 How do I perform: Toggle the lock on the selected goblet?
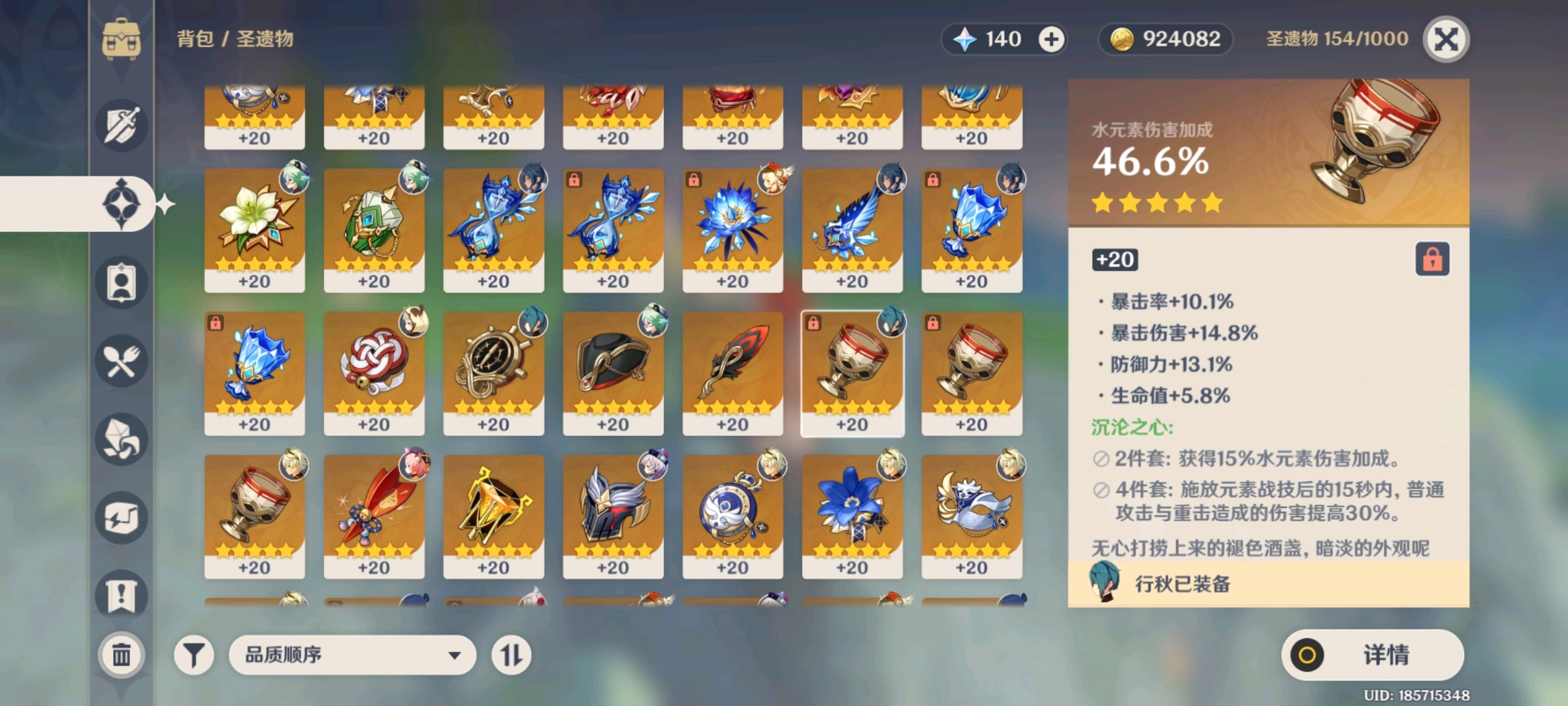1432,260
